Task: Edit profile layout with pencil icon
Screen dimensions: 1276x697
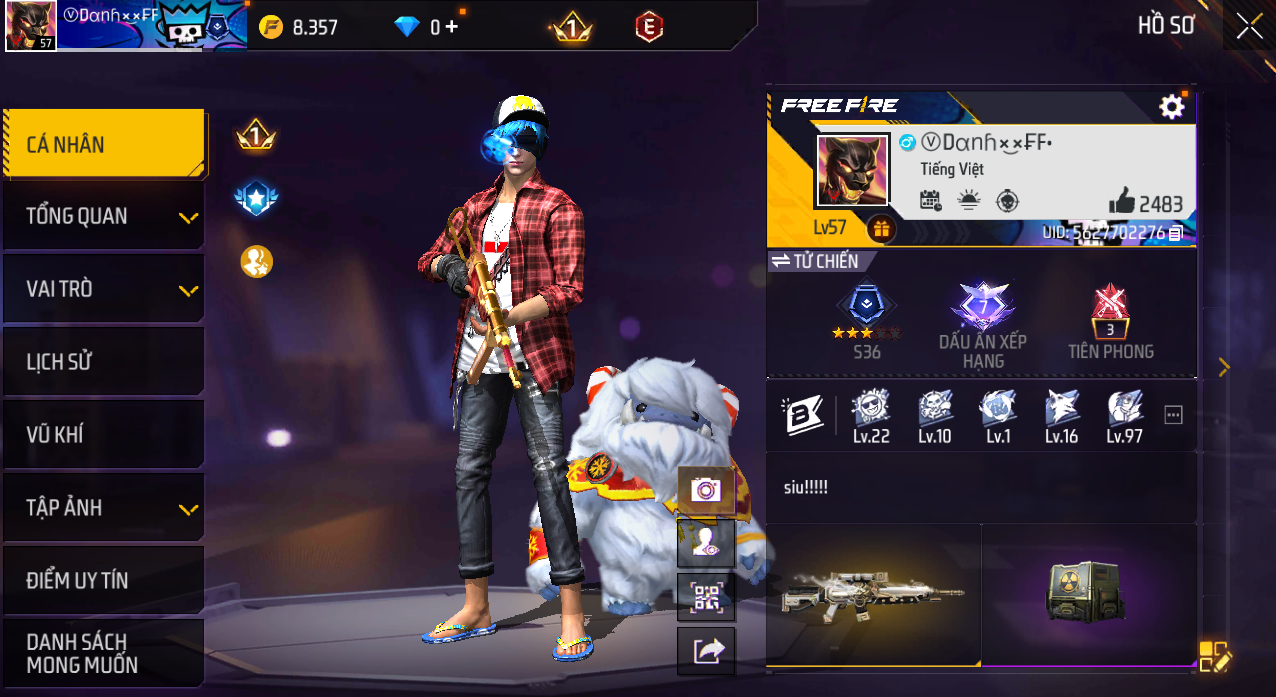Action: tap(1215, 656)
